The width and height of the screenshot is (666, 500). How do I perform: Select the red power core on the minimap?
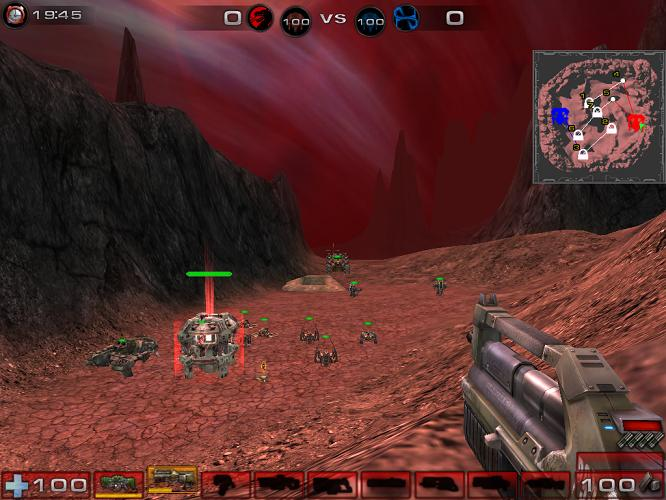(x=634, y=122)
